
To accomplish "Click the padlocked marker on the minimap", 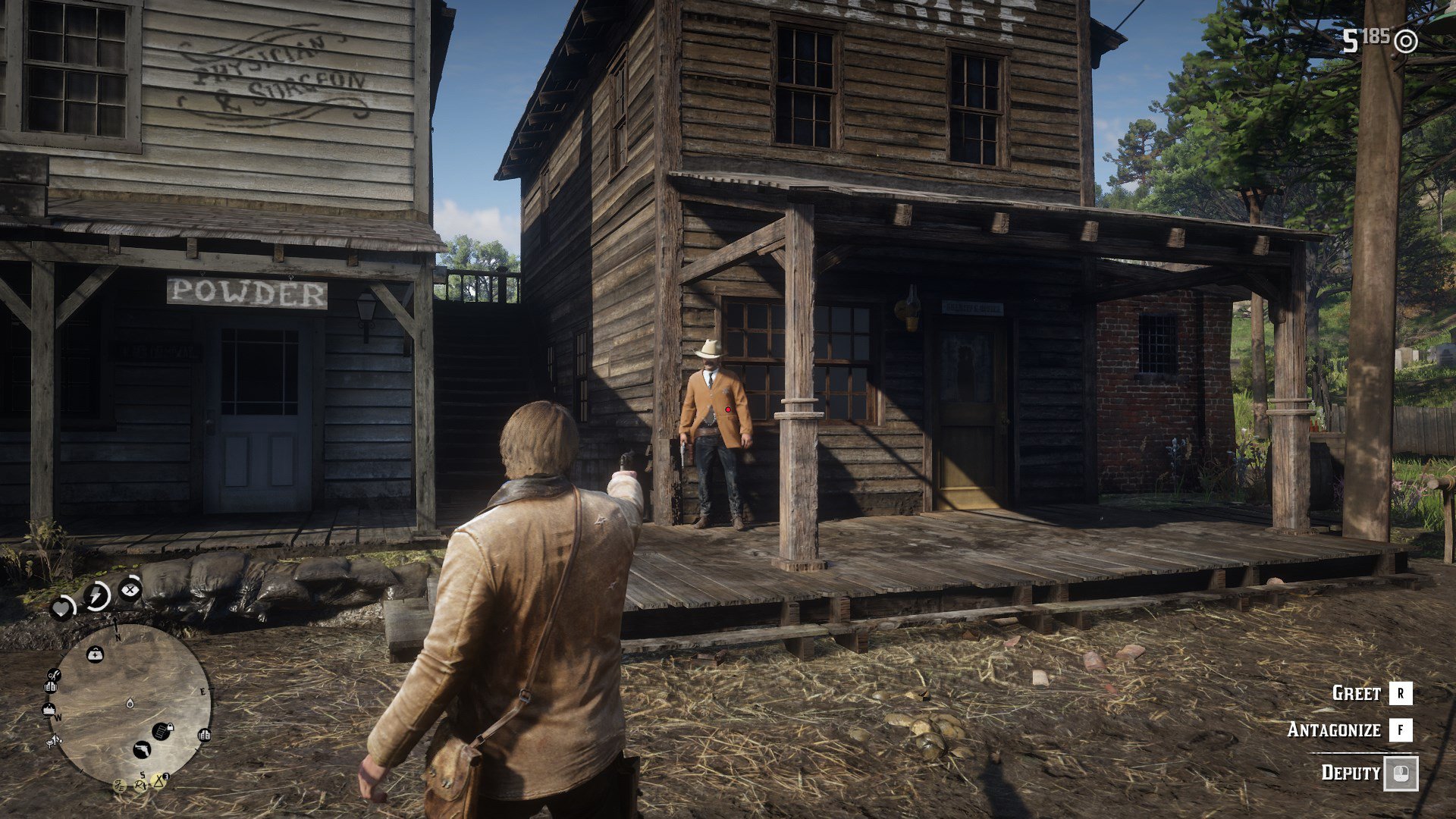I will 162,731.
